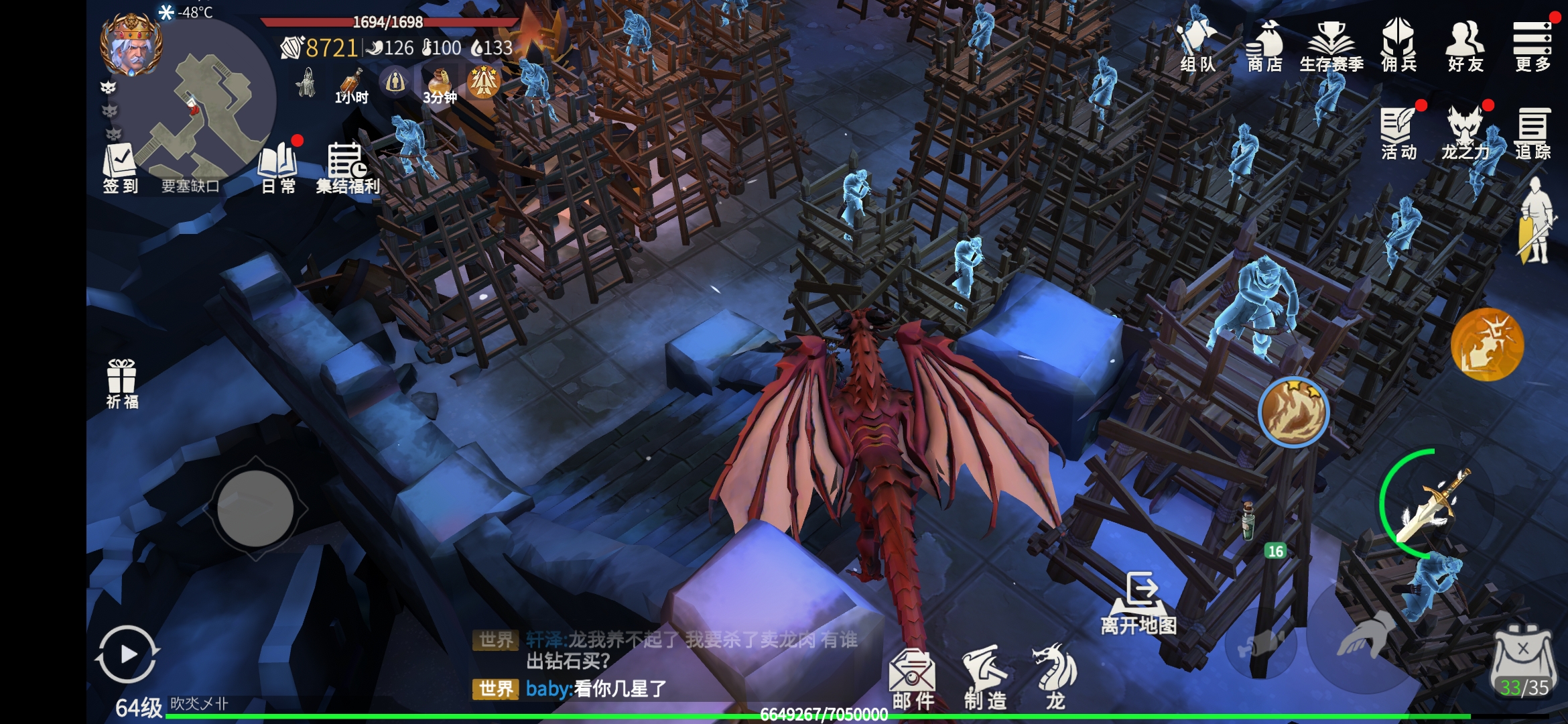Open the 好友 friends list
This screenshot has height=724, width=1568.
[x=1465, y=46]
